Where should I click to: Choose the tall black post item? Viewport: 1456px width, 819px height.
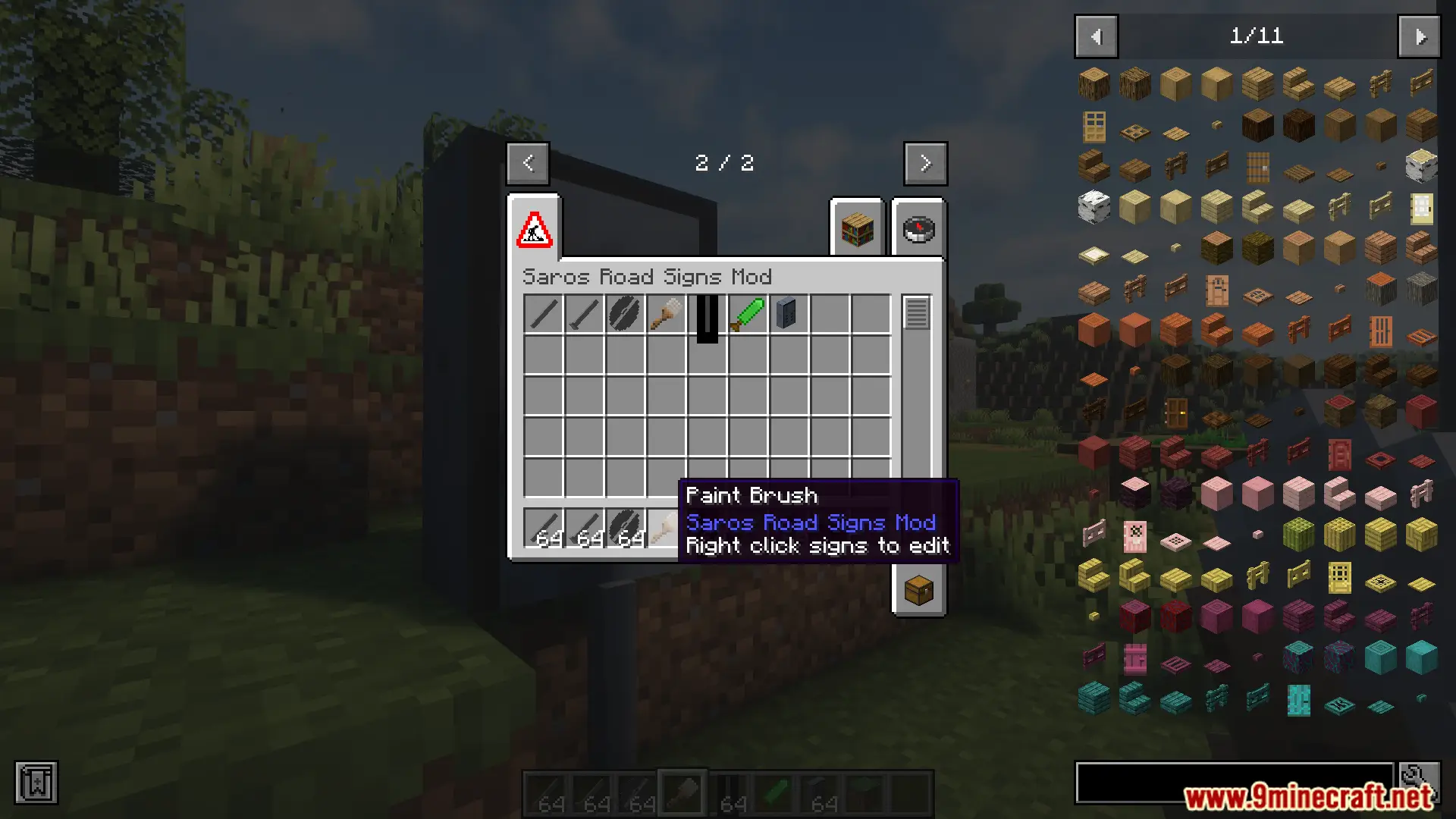(x=707, y=318)
